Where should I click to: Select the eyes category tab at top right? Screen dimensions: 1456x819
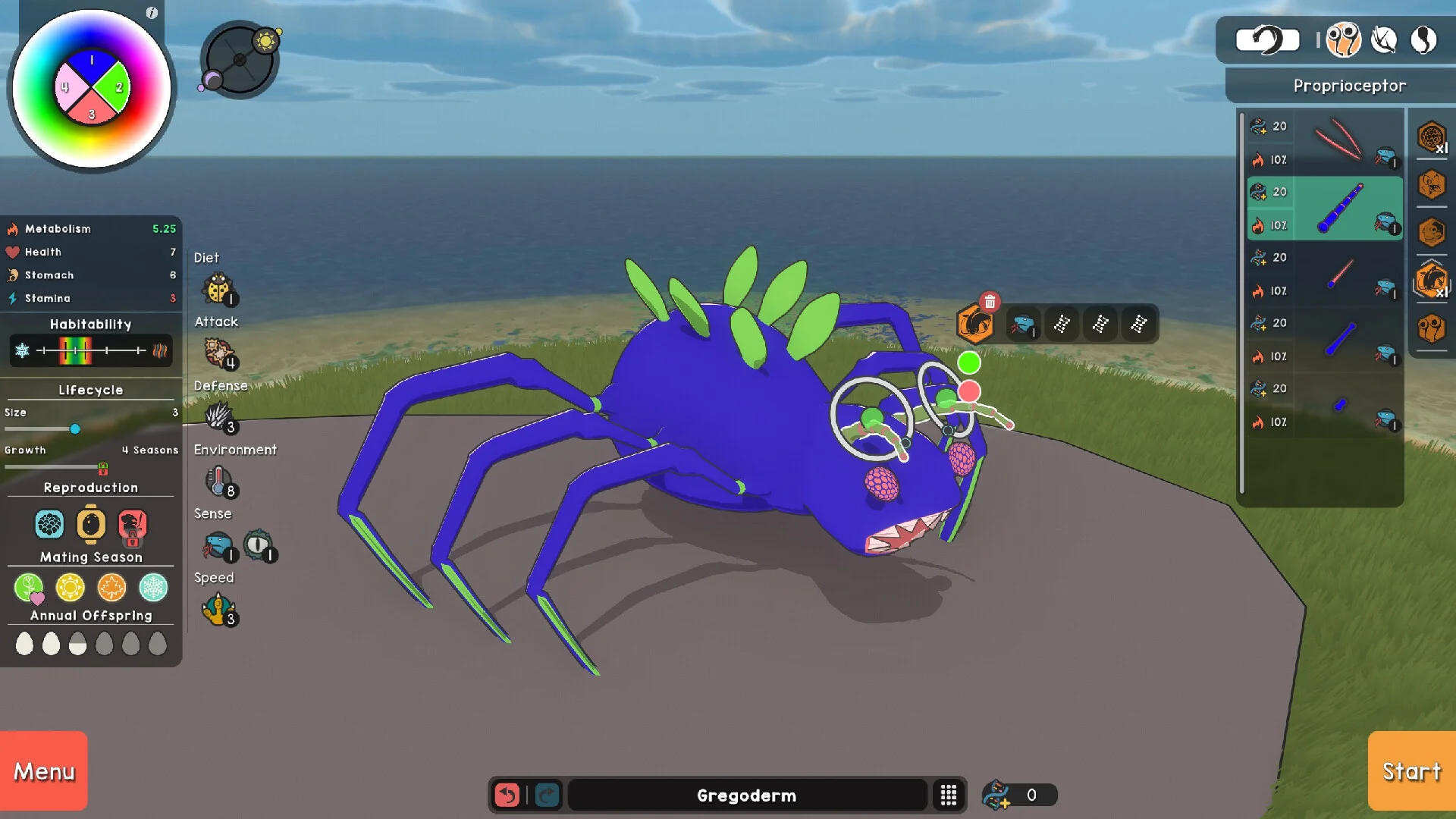(1343, 39)
